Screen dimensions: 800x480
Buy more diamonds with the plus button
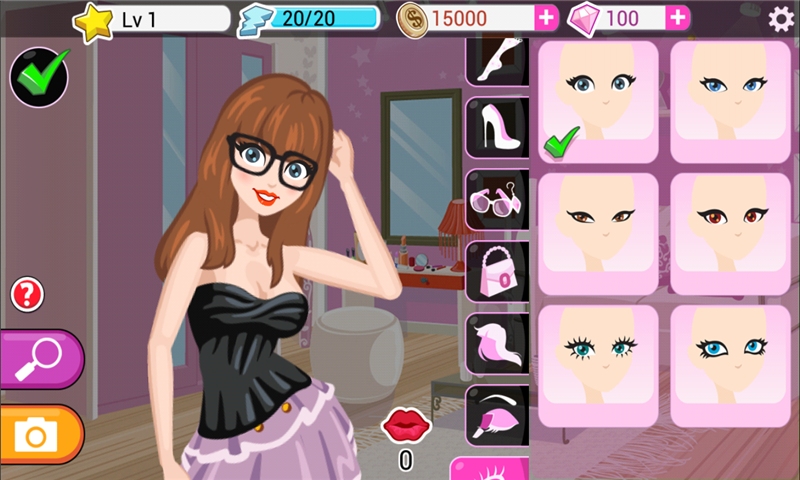[677, 18]
